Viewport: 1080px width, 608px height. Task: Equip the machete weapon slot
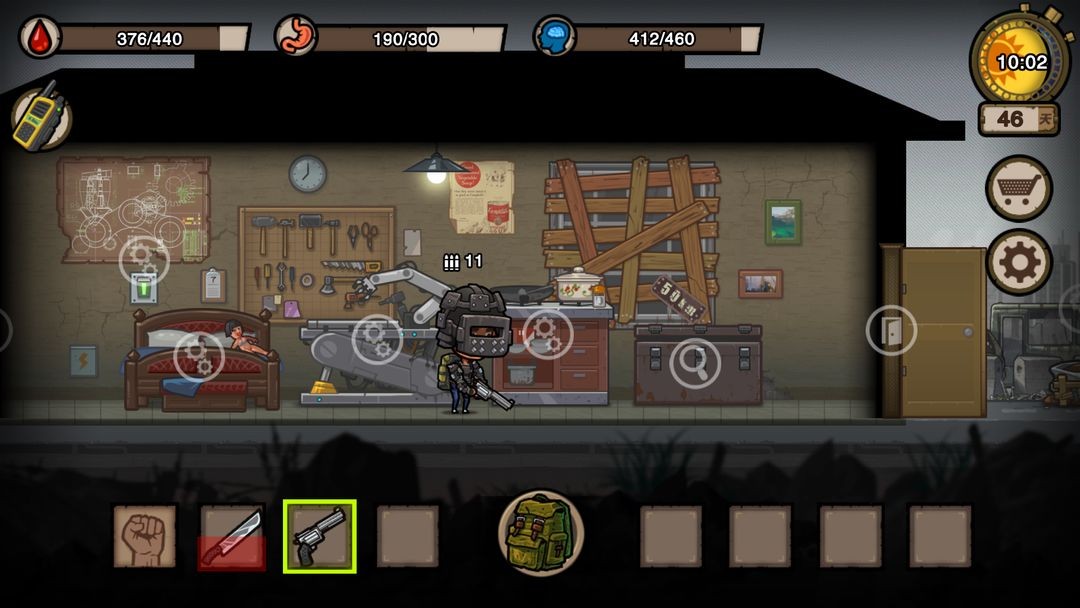pyautogui.click(x=232, y=536)
